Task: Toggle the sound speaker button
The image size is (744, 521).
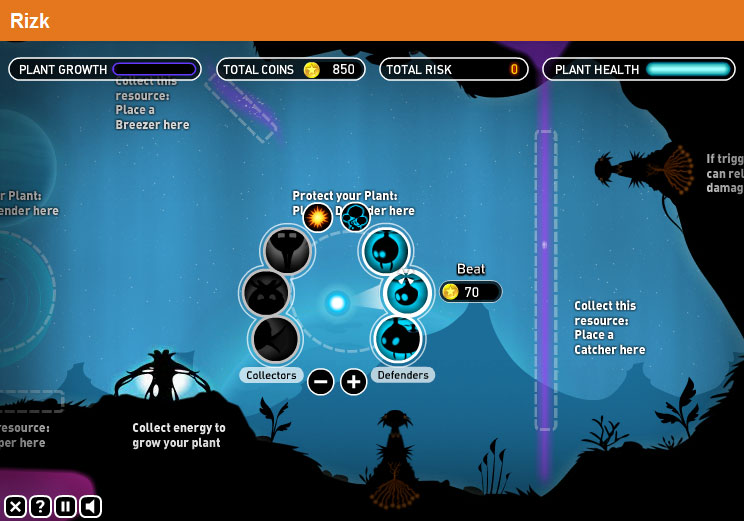Action: 90,506
